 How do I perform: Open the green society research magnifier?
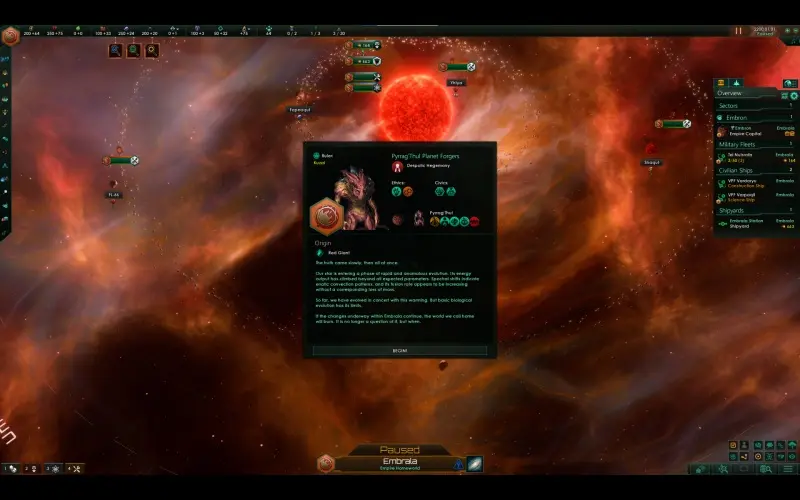[134, 49]
